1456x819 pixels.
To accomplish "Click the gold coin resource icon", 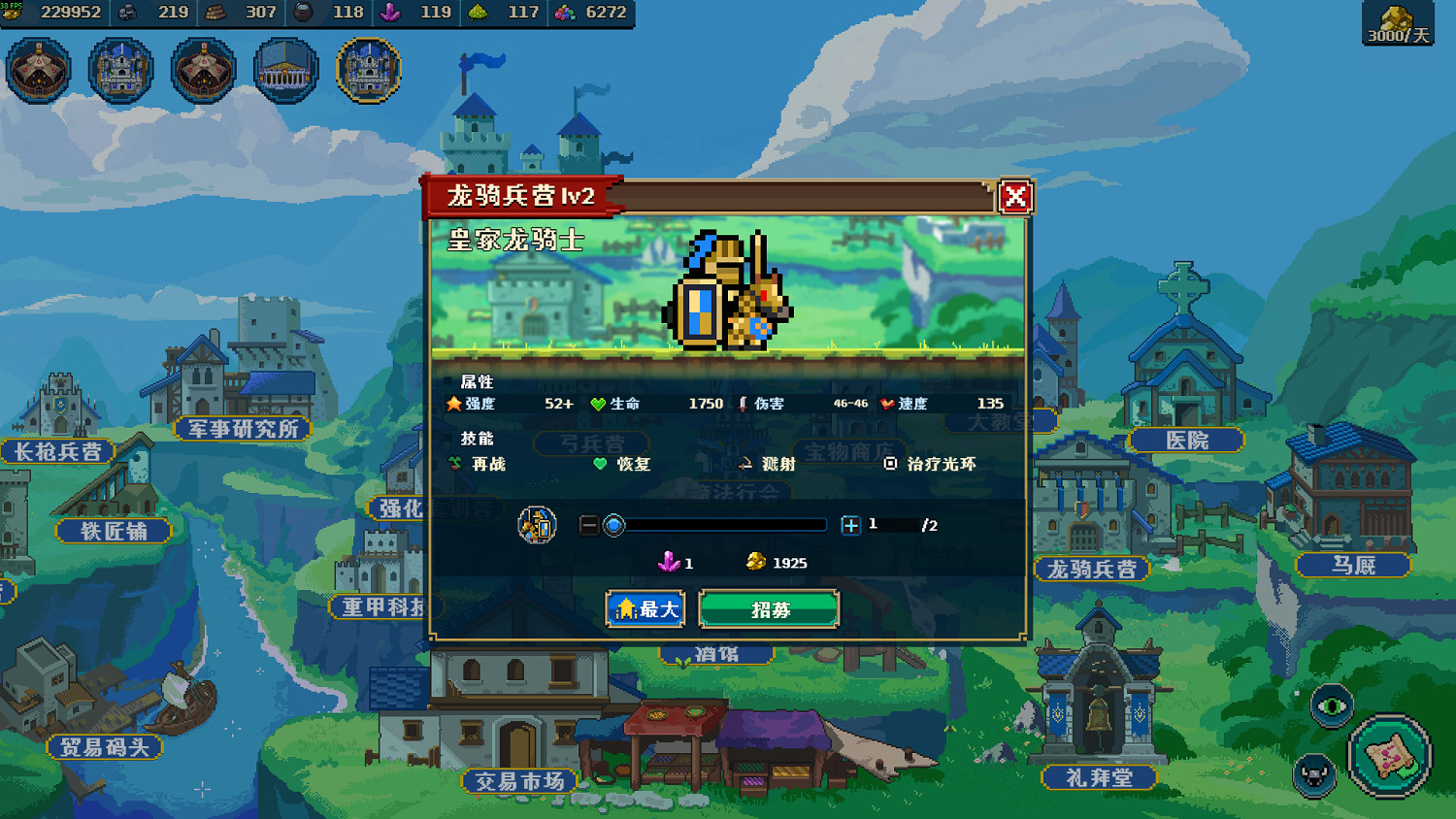I will click(x=14, y=13).
